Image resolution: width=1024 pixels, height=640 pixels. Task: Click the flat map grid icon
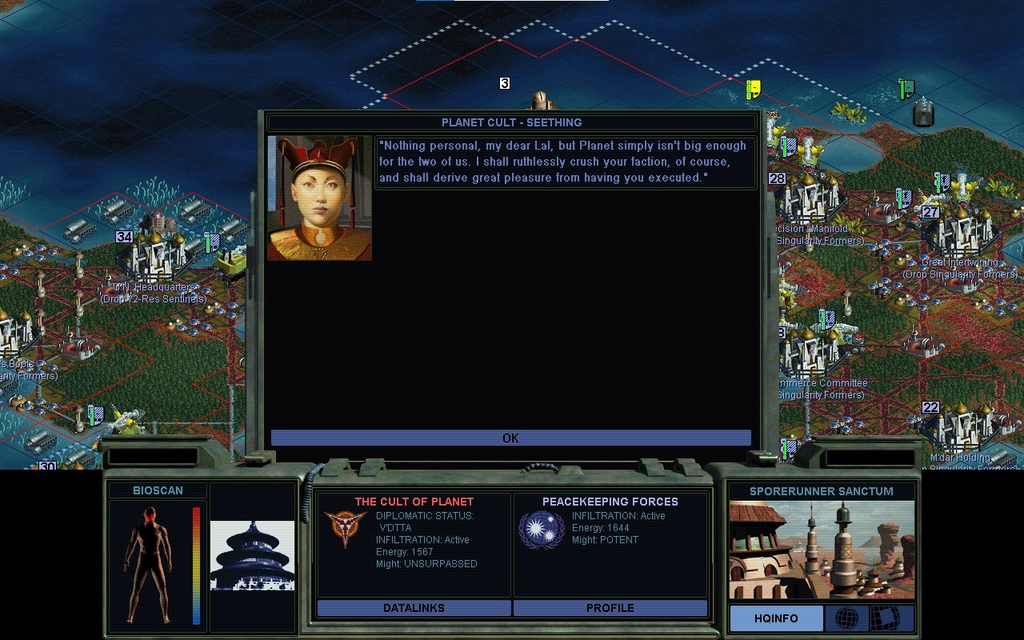point(884,618)
